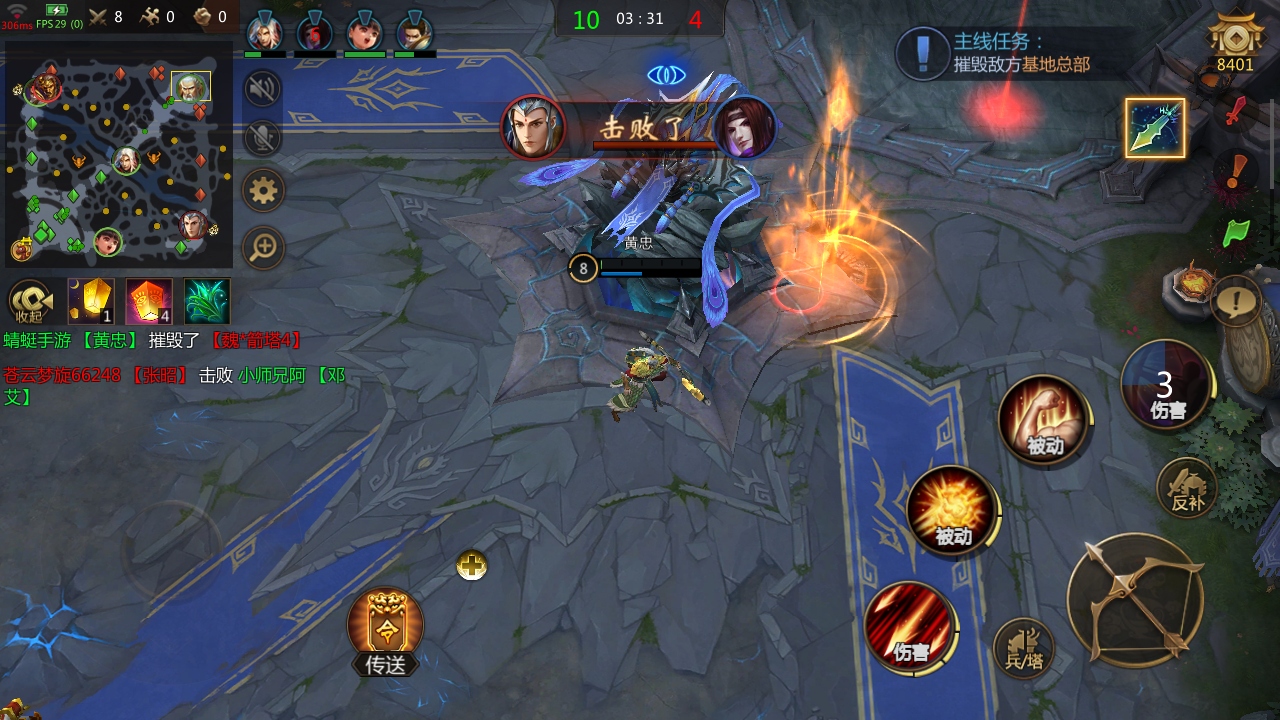Select the flexing arm 被动 skill
This screenshot has width=1280, height=720.
[x=1043, y=420]
